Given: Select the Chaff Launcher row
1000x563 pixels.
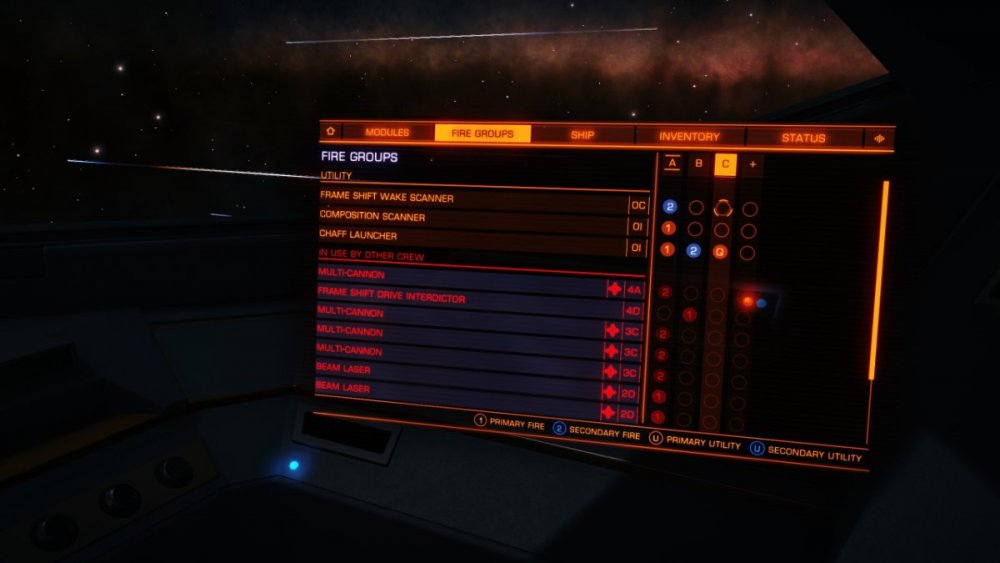Looking at the screenshot, I should (x=472, y=236).
